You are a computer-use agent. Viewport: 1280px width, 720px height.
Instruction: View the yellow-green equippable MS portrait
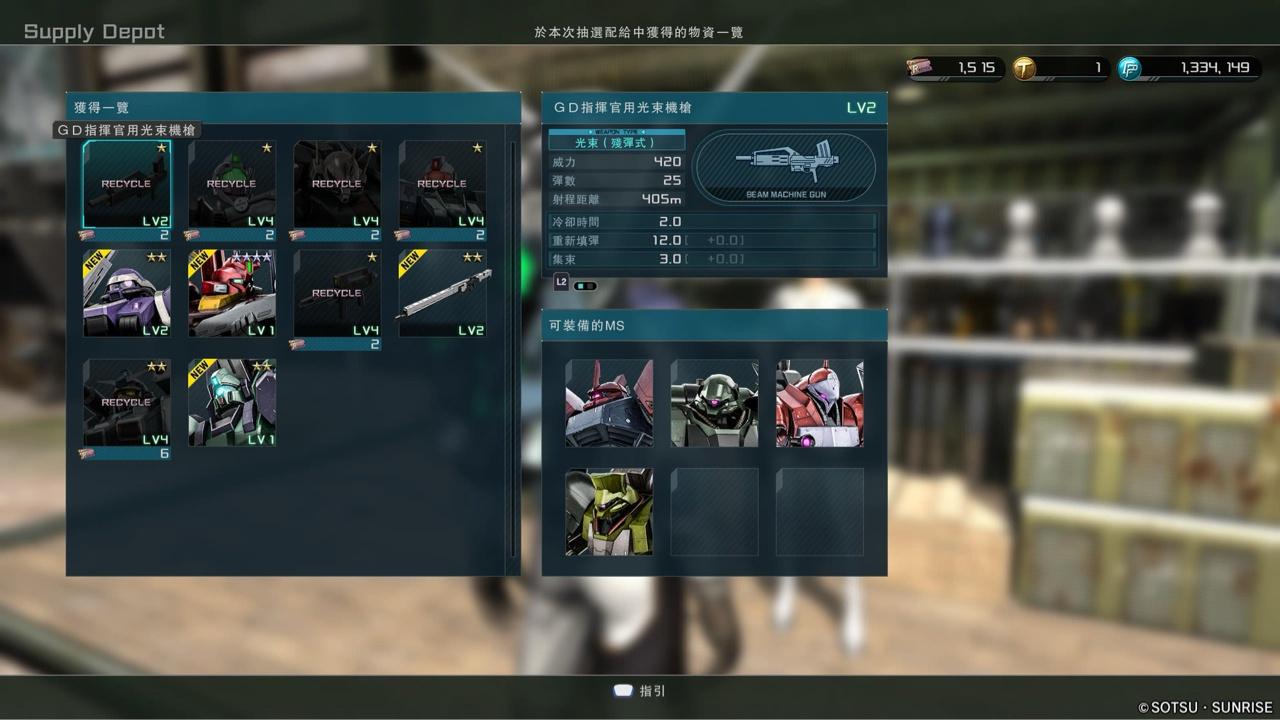pyautogui.click(x=609, y=512)
